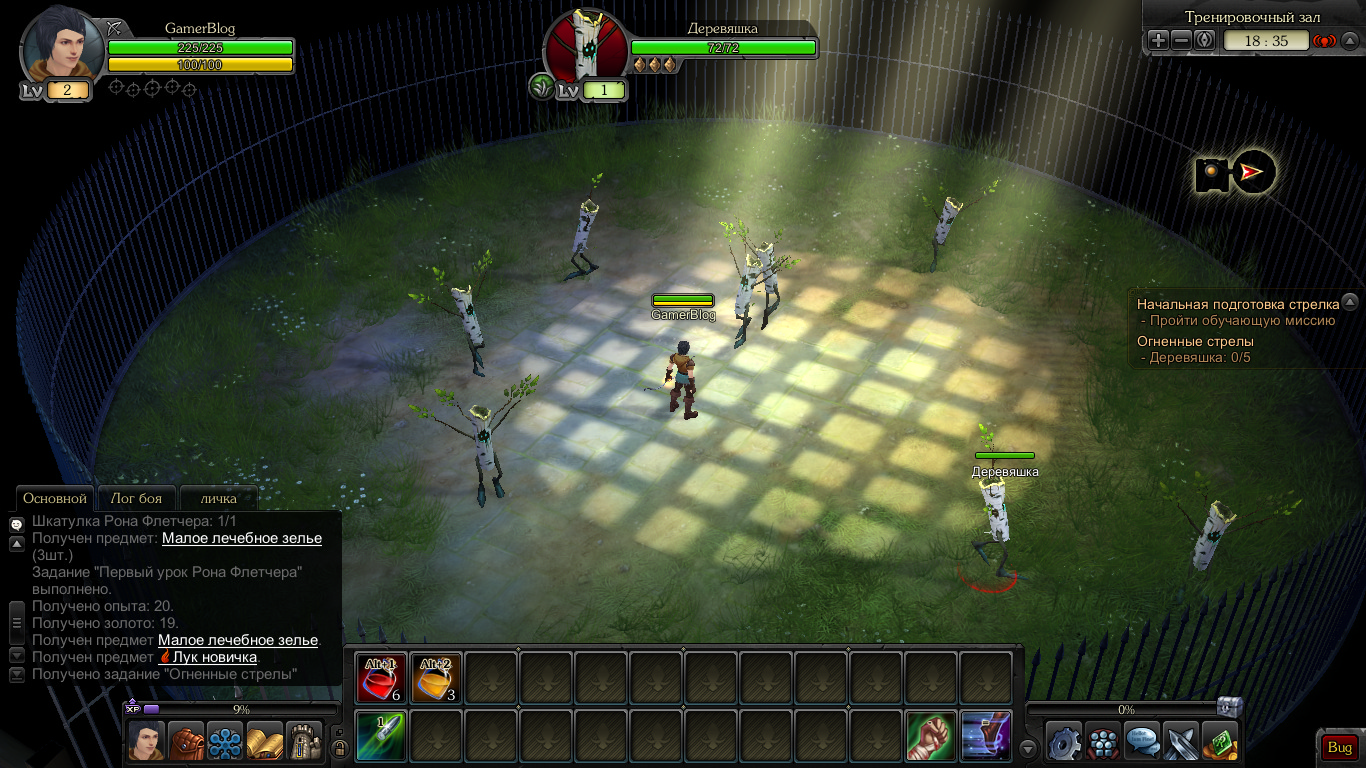Open the character portrait menu button

point(146,741)
